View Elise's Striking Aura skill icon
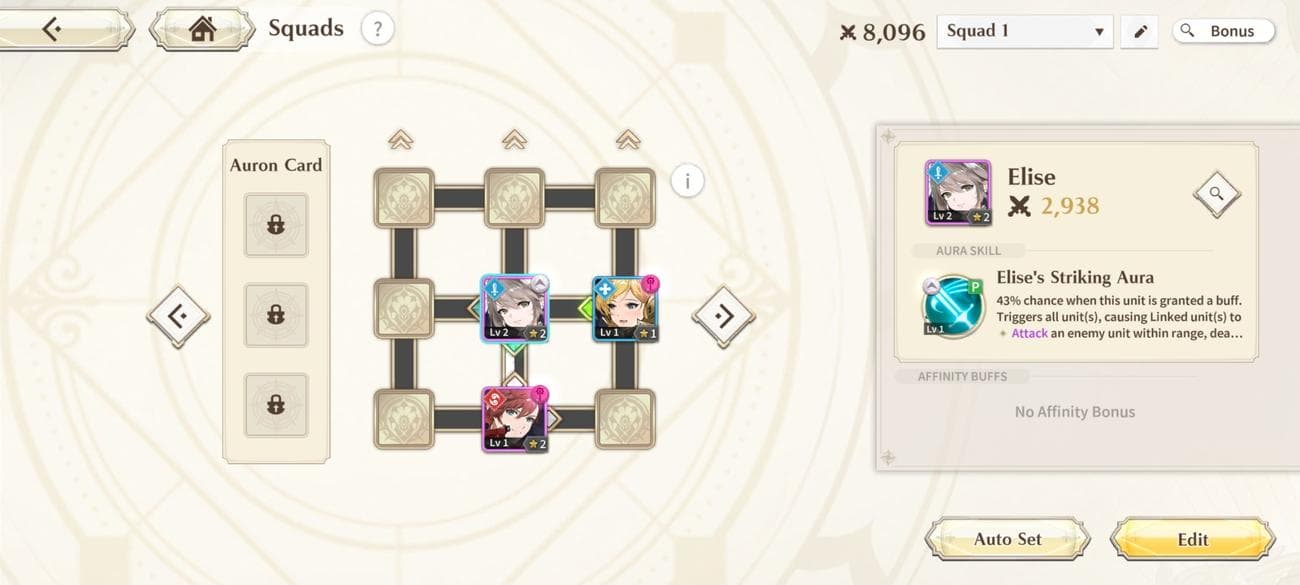Image resolution: width=1300 pixels, height=585 pixels. click(x=953, y=306)
